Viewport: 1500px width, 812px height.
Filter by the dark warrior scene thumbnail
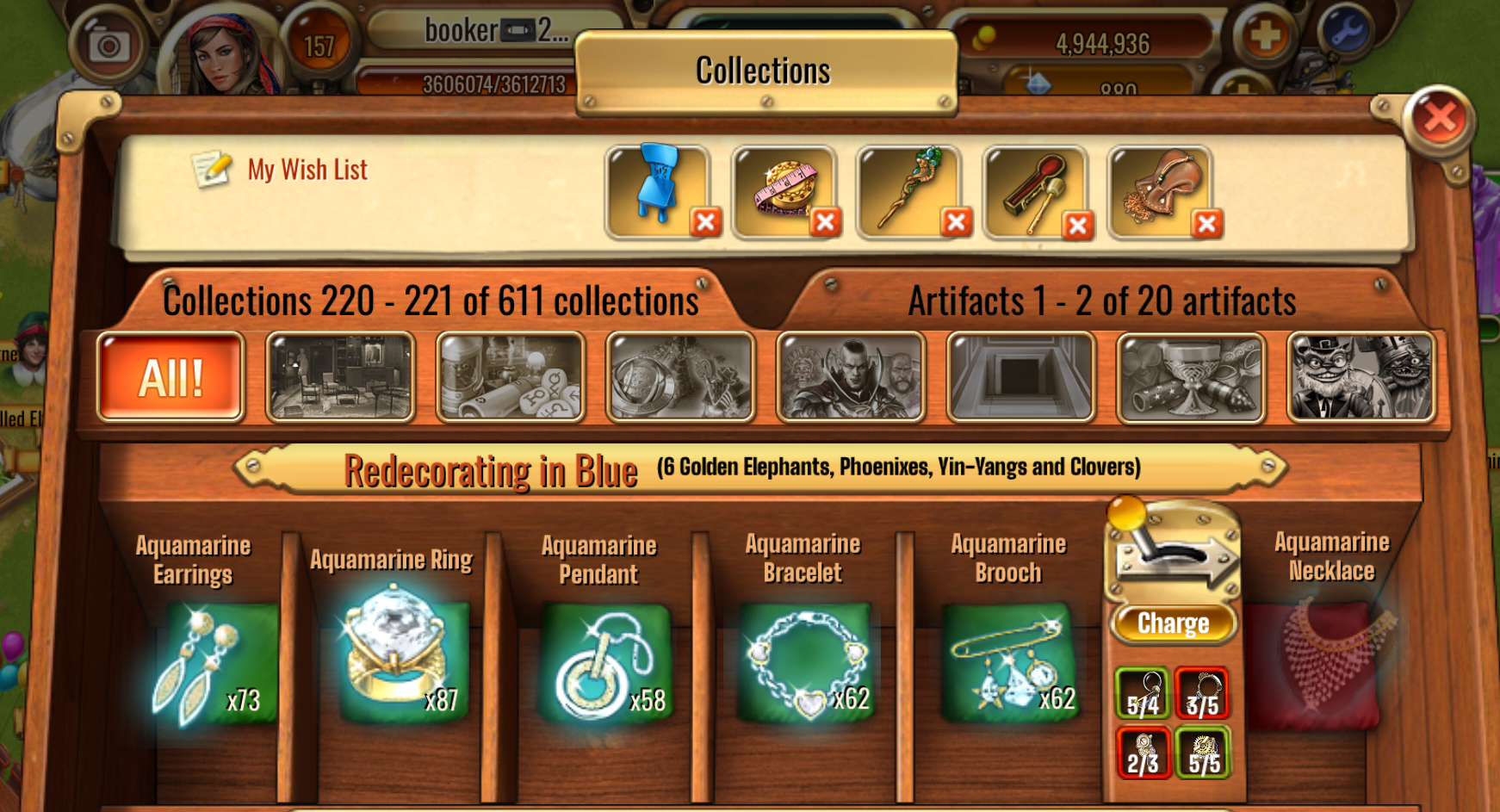tap(851, 377)
